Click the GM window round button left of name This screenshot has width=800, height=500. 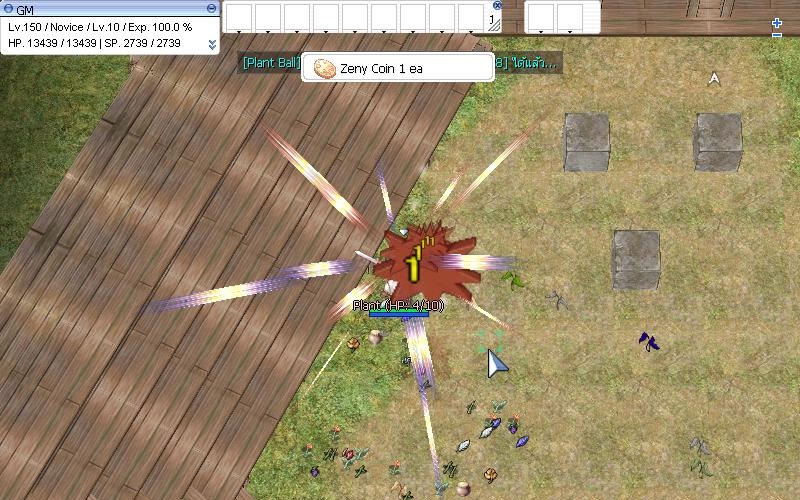(x=7, y=9)
